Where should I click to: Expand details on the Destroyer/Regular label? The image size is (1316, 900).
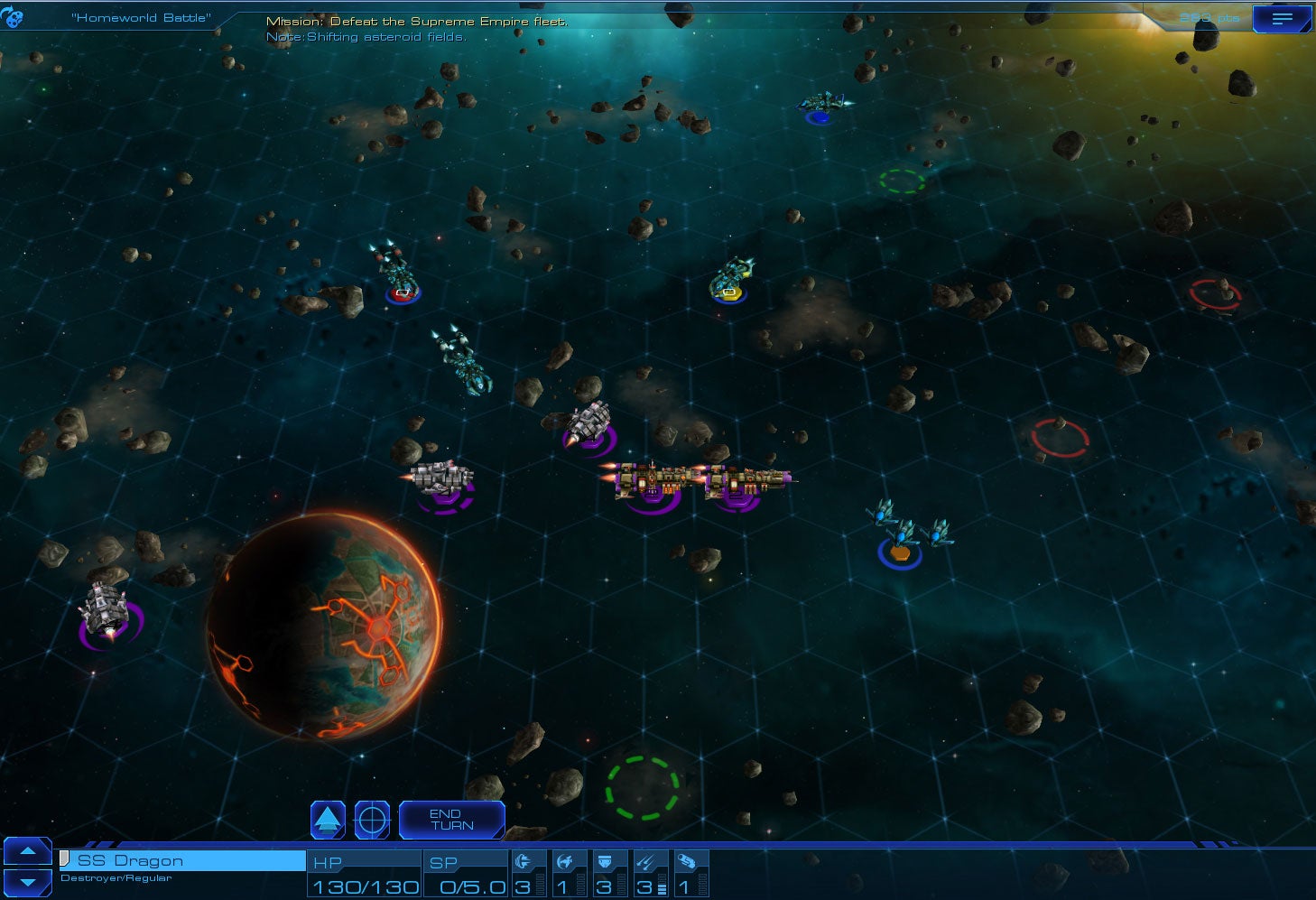pyautogui.click(x=117, y=877)
